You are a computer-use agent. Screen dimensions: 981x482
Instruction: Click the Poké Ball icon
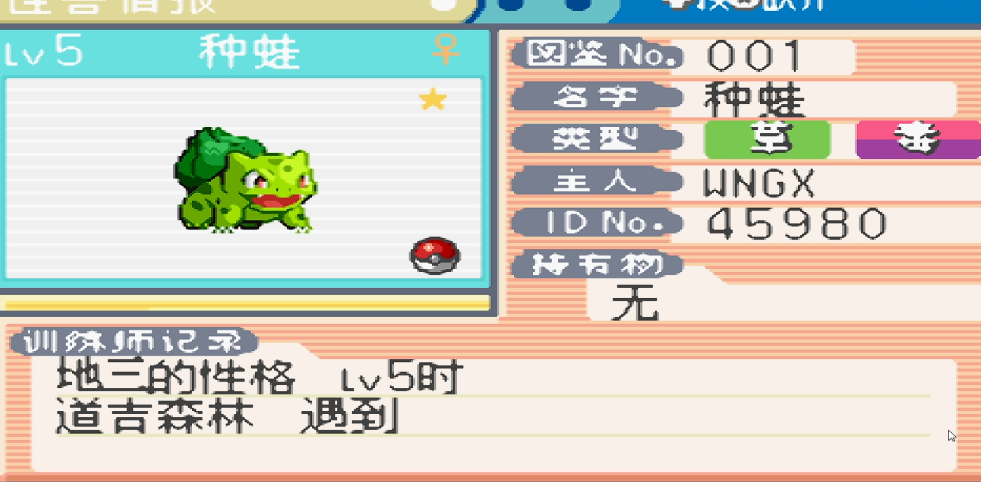click(435, 256)
